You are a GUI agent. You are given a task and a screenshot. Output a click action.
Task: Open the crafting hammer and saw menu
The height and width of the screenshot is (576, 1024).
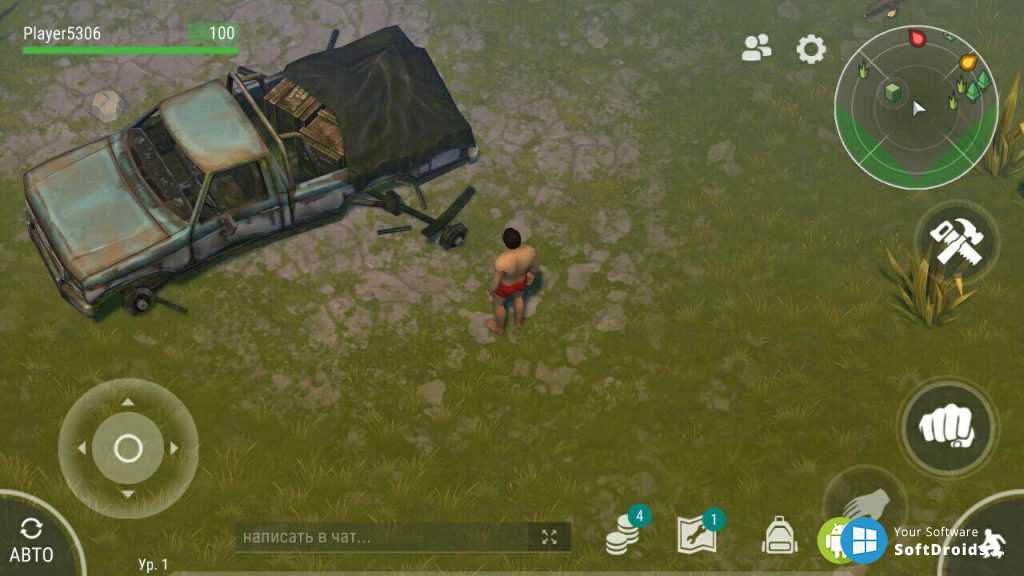[956, 242]
